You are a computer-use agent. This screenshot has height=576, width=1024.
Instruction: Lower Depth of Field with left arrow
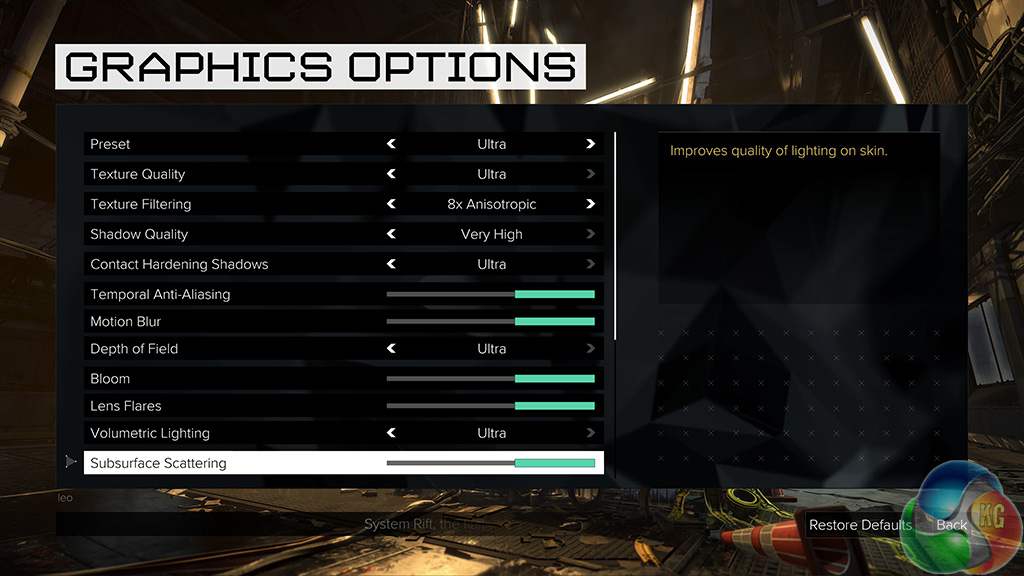[391, 349]
